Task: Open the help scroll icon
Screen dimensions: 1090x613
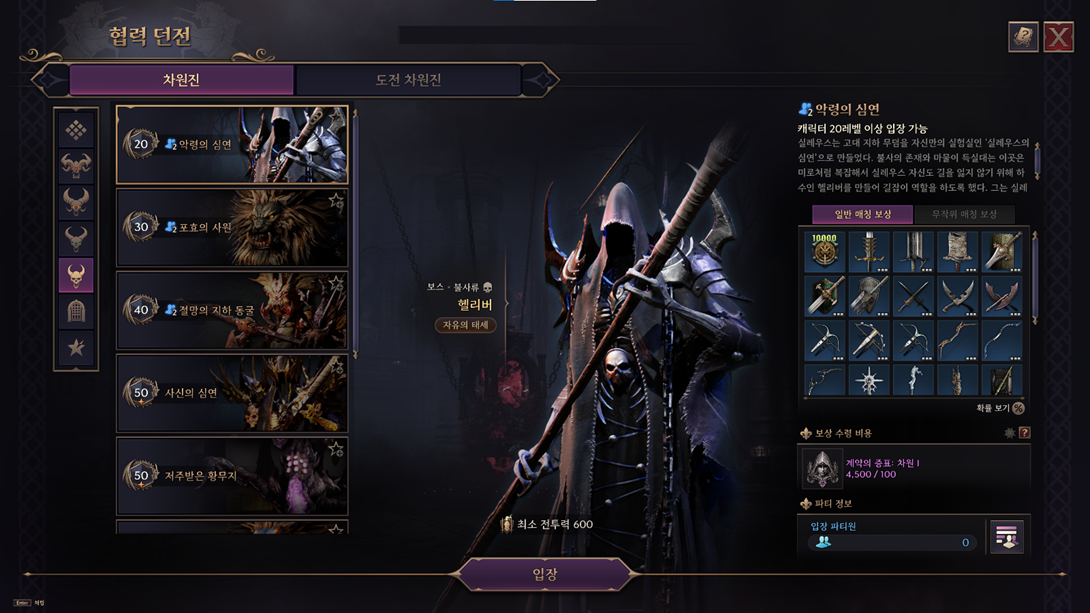Action: point(1022,37)
